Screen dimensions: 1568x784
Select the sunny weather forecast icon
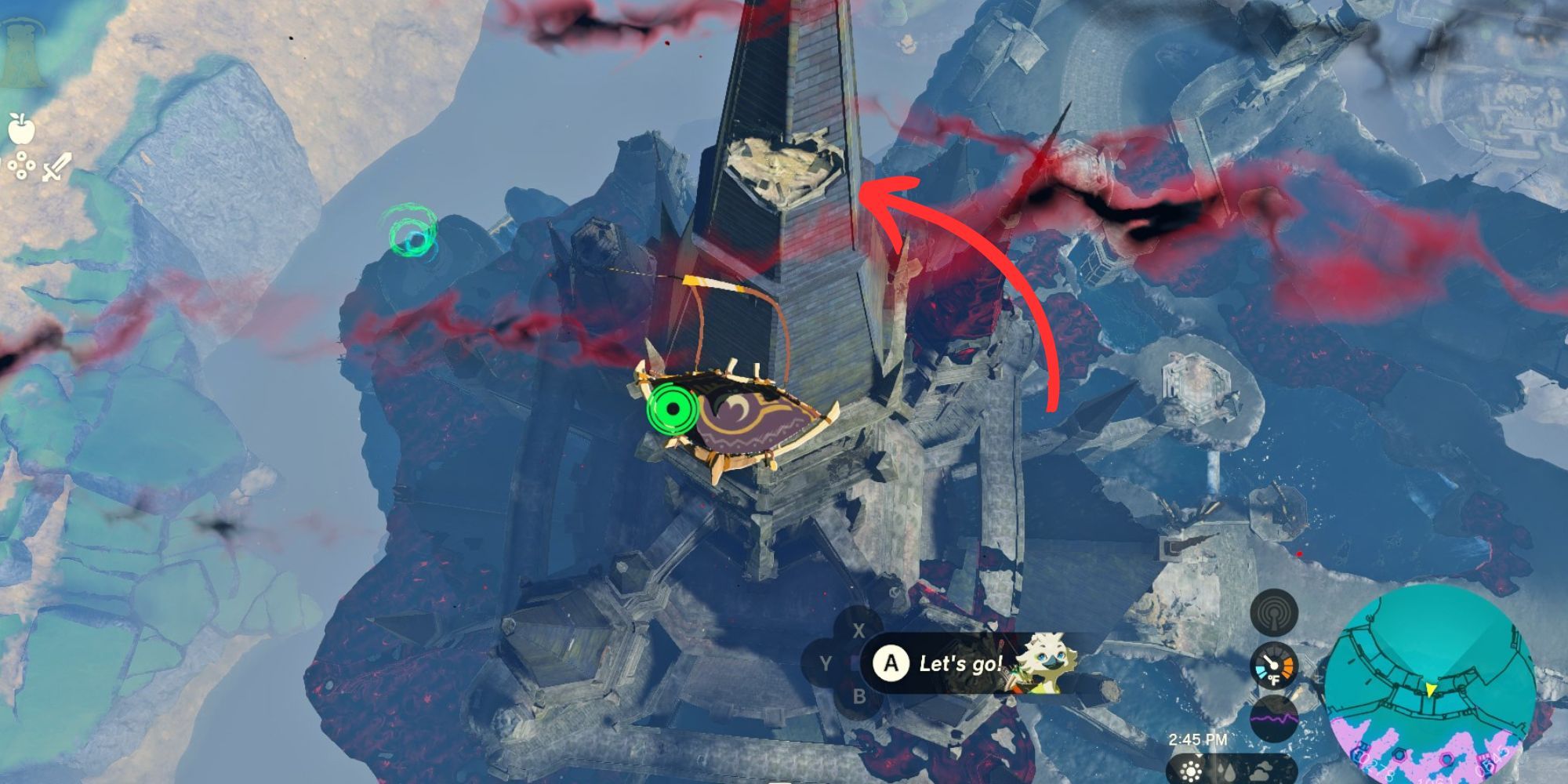pos(1192,772)
